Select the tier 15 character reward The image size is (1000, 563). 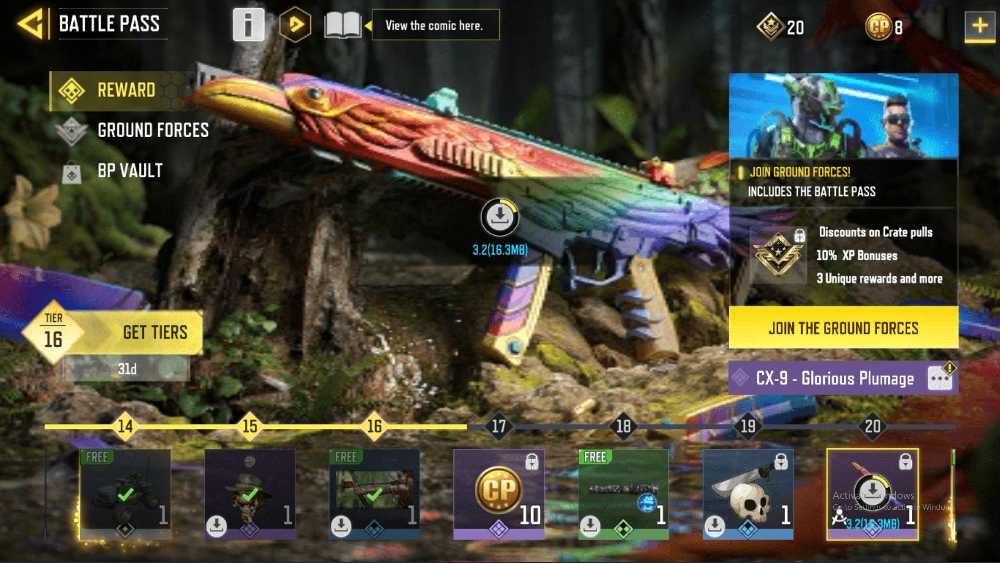(249, 493)
